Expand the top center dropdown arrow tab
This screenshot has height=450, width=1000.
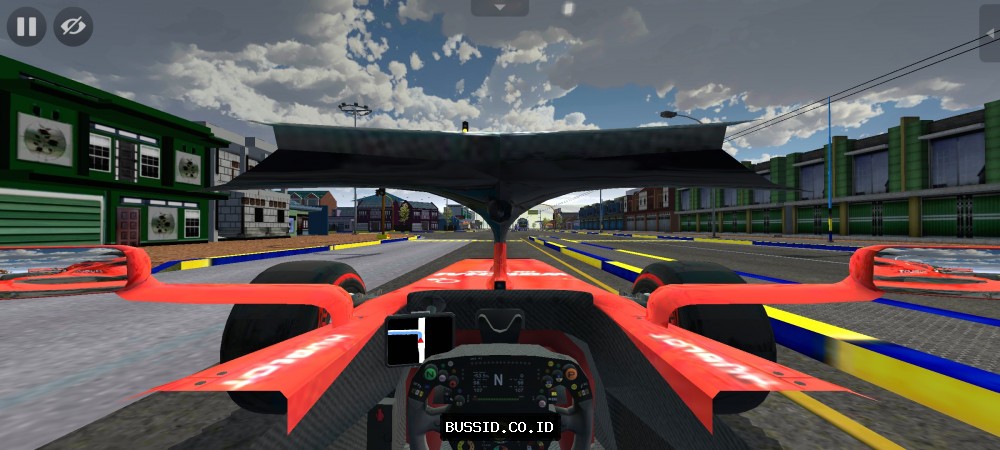(499, 7)
